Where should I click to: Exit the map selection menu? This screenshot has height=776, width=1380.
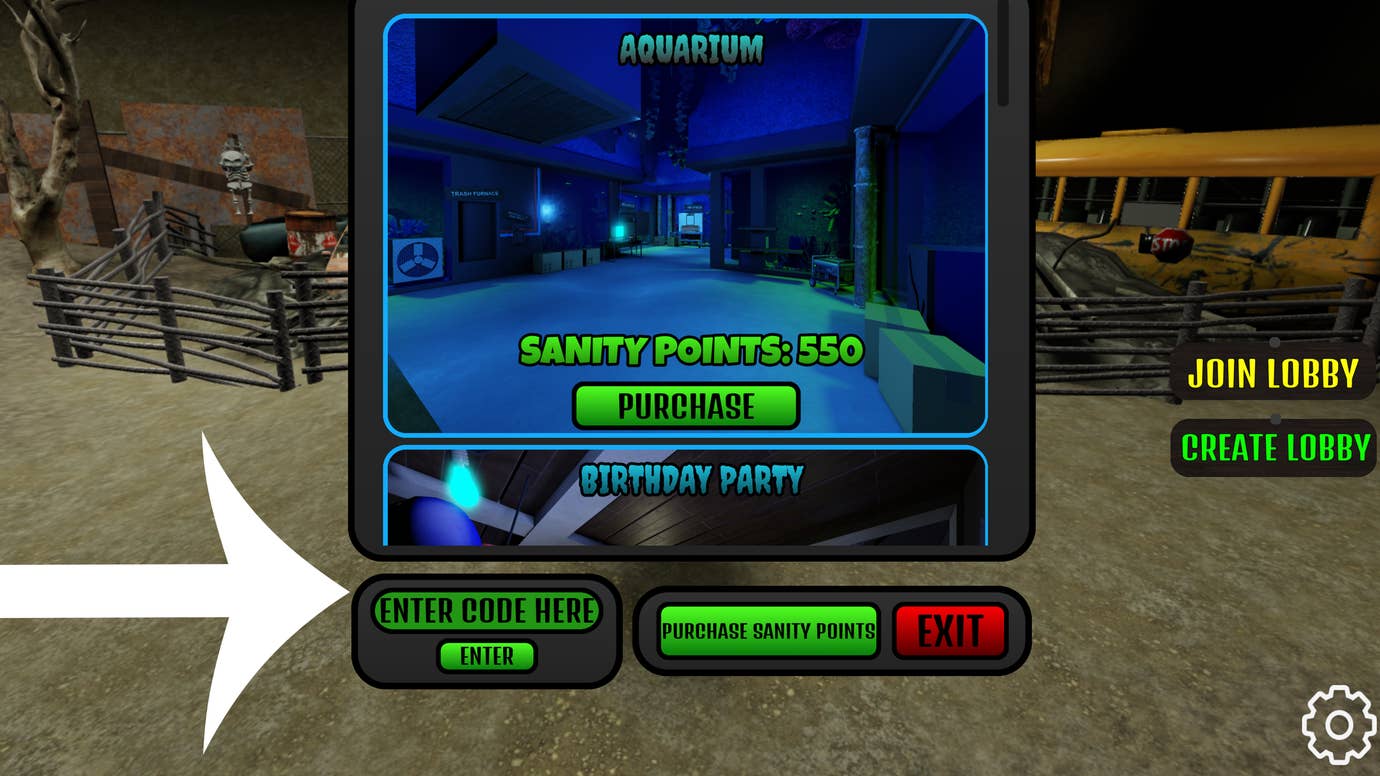click(x=949, y=629)
